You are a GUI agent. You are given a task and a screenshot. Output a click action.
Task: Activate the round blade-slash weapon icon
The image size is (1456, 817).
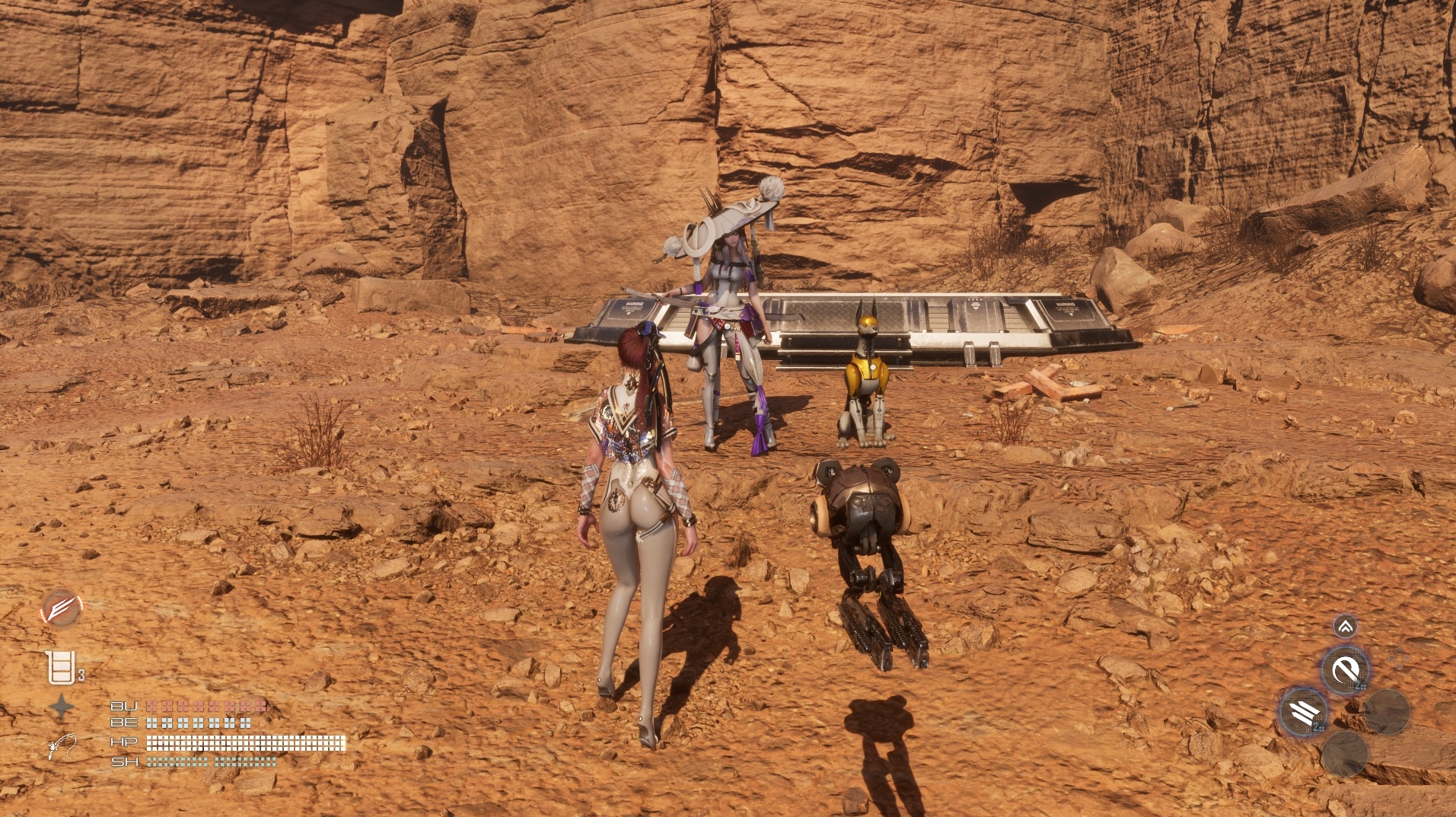pyautogui.click(x=61, y=608)
